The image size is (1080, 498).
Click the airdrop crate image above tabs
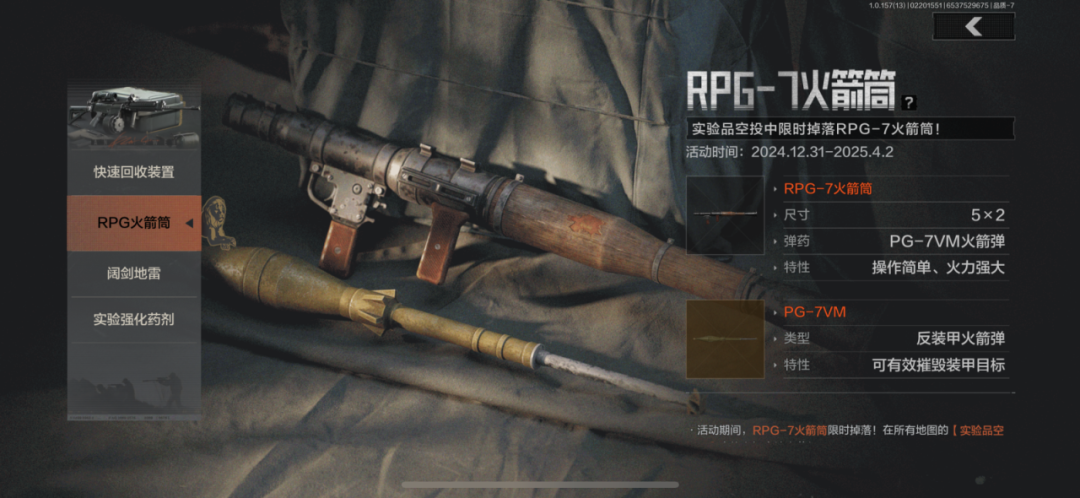(134, 115)
